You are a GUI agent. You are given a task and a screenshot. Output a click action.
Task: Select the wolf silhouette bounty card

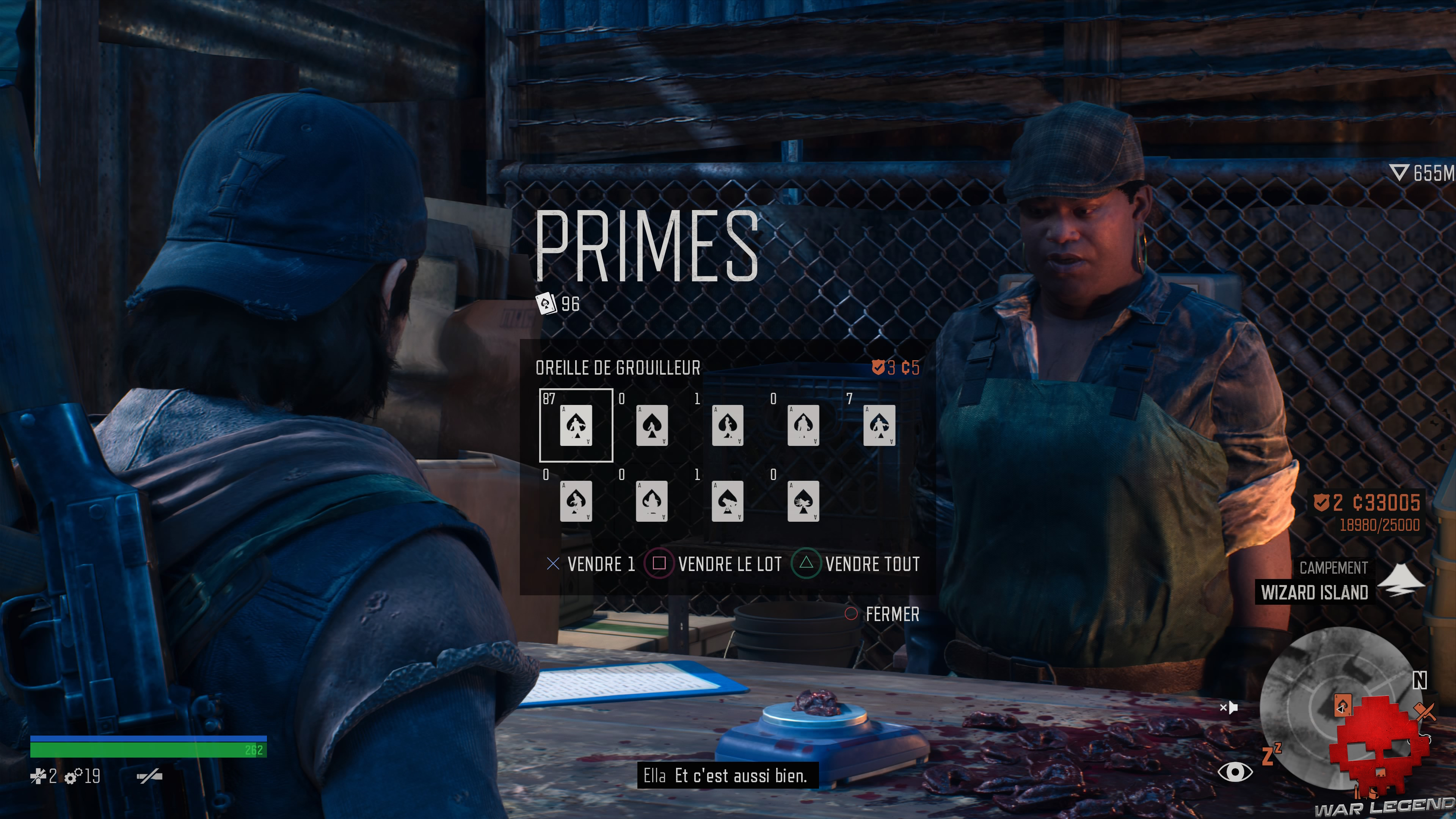click(728, 502)
